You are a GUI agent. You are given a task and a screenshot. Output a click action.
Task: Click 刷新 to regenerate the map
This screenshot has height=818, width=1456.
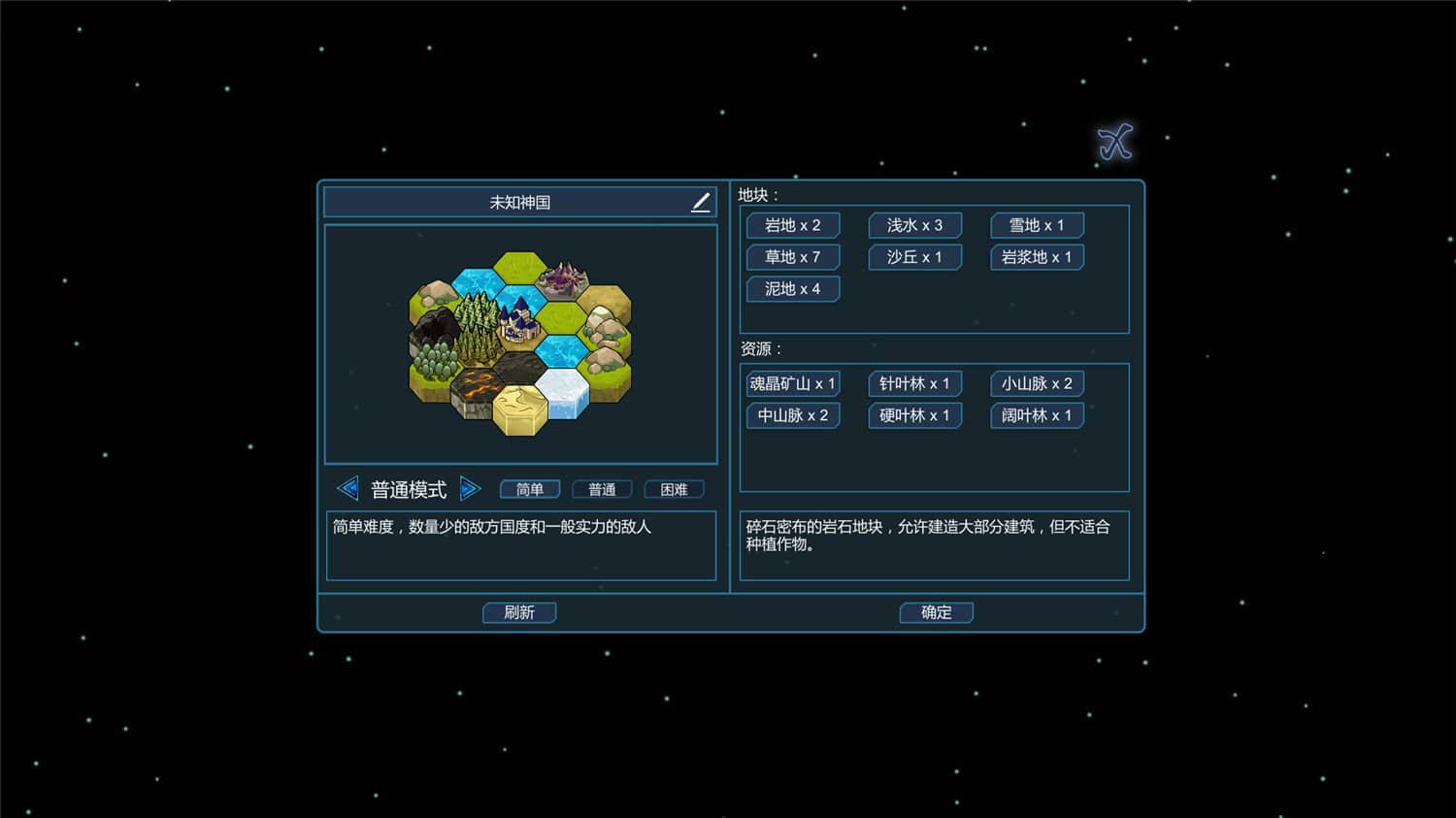pos(519,612)
